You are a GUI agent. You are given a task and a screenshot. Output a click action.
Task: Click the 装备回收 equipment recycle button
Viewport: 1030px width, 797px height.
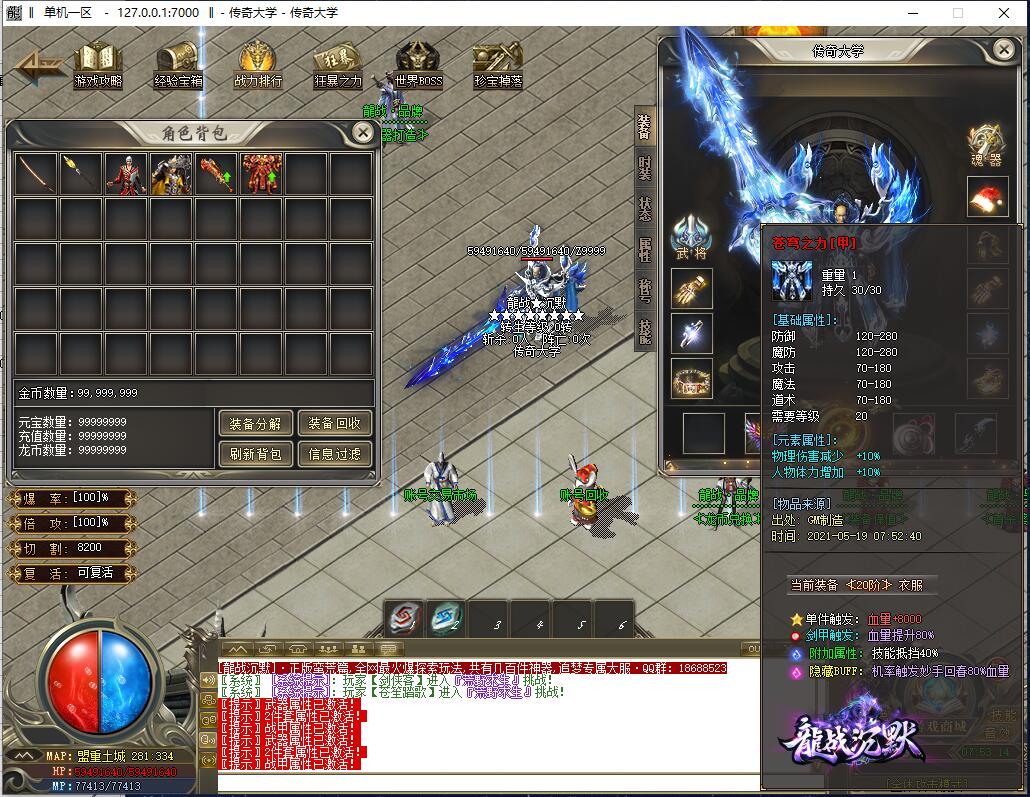point(334,423)
